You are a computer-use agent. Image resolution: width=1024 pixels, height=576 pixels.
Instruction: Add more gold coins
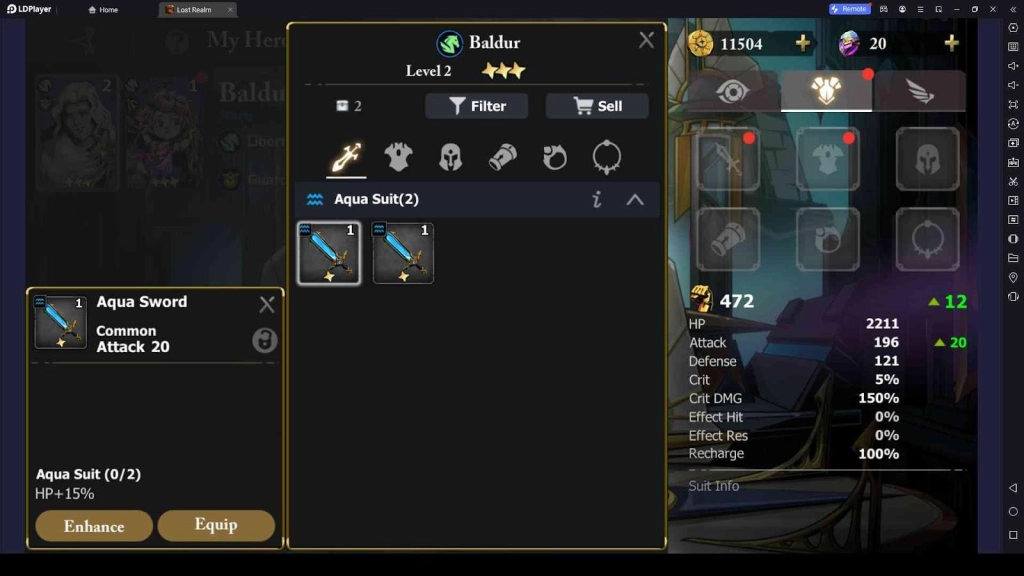[802, 43]
